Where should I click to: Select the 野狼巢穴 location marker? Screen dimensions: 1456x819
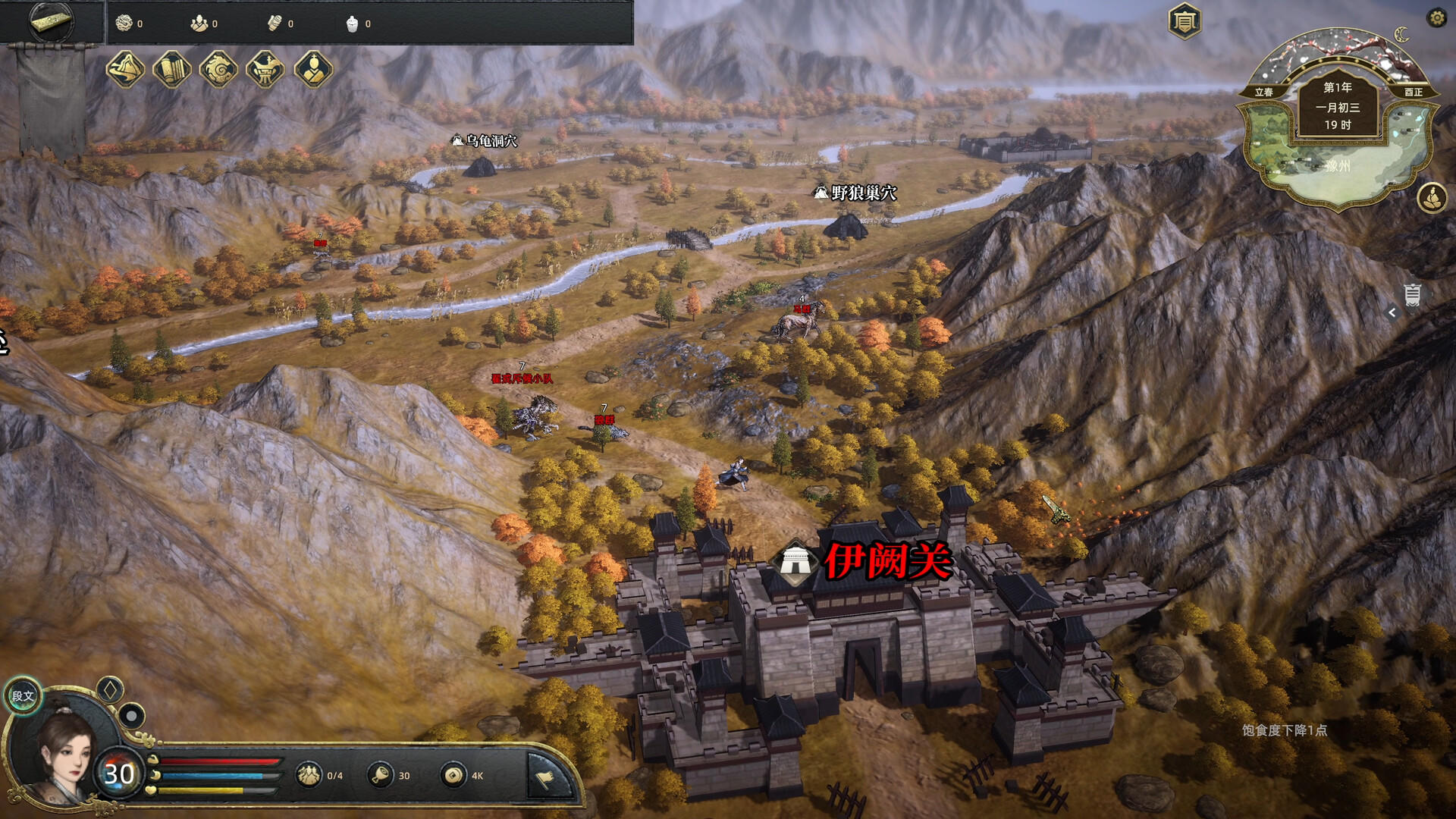click(x=855, y=193)
